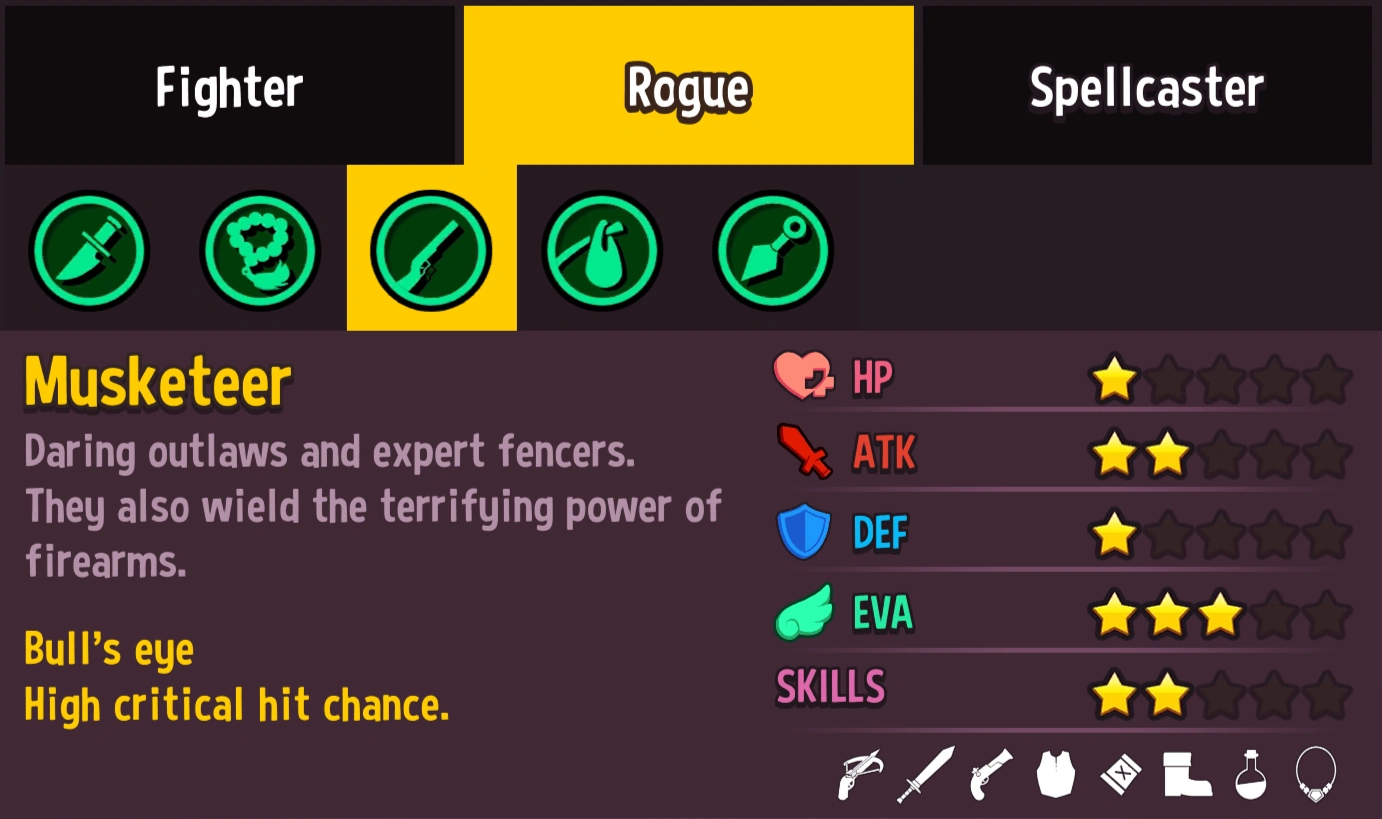The width and height of the screenshot is (1382, 819).
Task: Switch to the Fighter tab
Action: [x=229, y=85]
